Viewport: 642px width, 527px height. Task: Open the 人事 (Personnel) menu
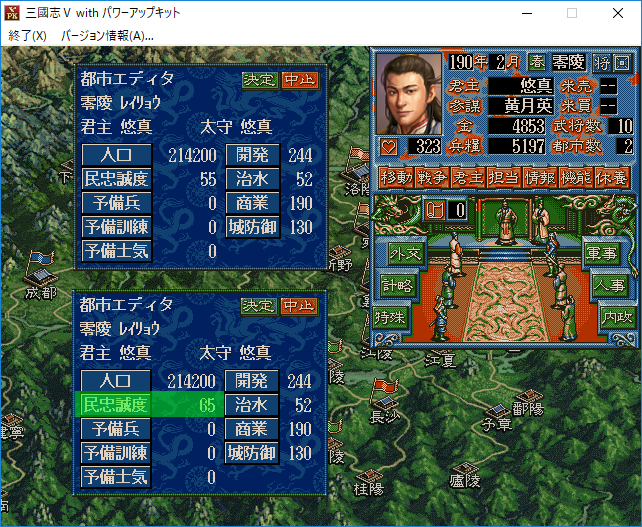point(611,285)
